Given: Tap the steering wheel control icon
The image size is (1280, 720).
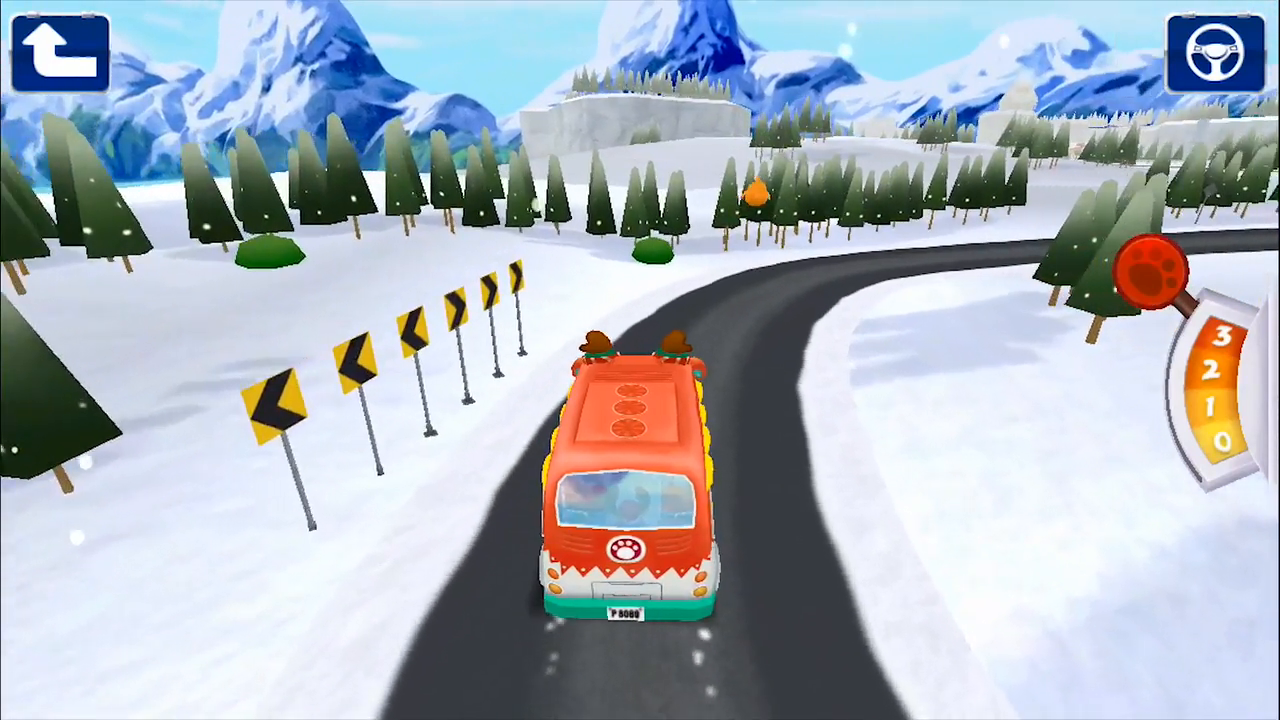Looking at the screenshot, I should click(x=1214, y=51).
